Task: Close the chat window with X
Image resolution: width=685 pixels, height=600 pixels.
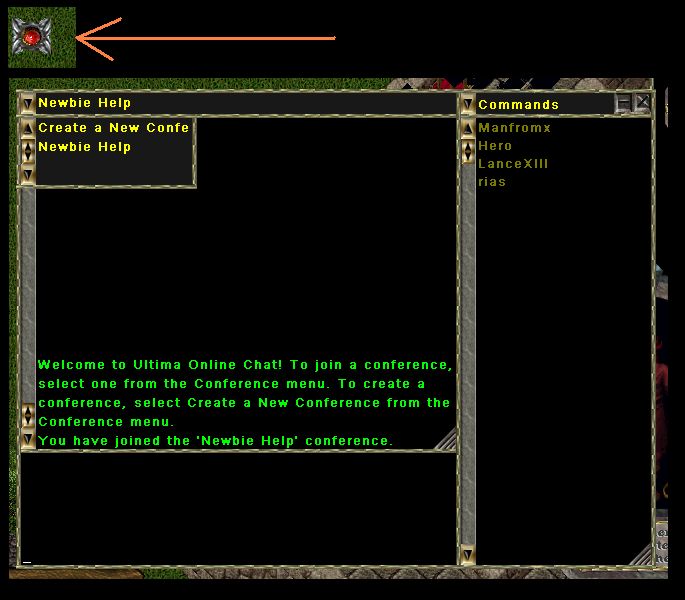Action: coord(642,103)
